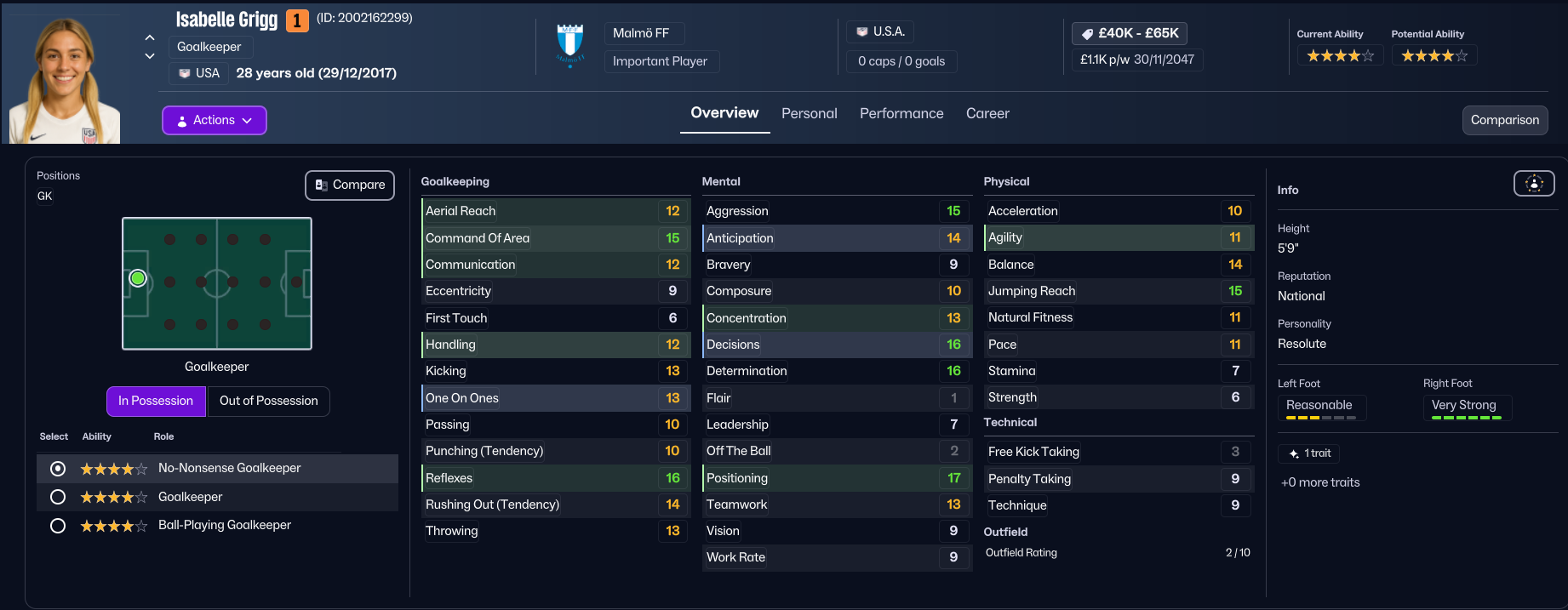The width and height of the screenshot is (1568, 610).
Task: Open the Actions dropdown
Action: [214, 120]
